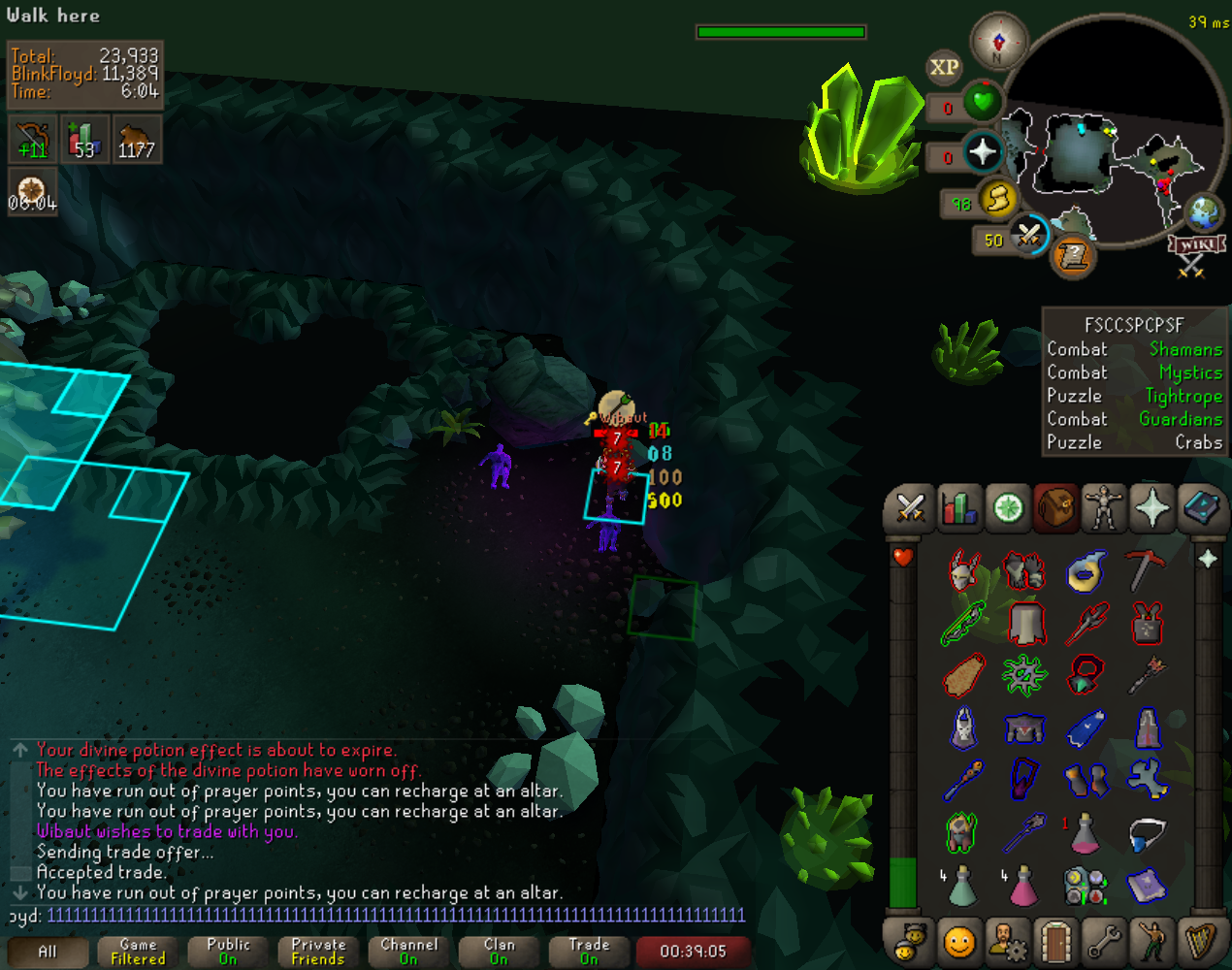Screen dimensions: 1232x970
Task: Click the rune pouch item
Action: 1085,885
